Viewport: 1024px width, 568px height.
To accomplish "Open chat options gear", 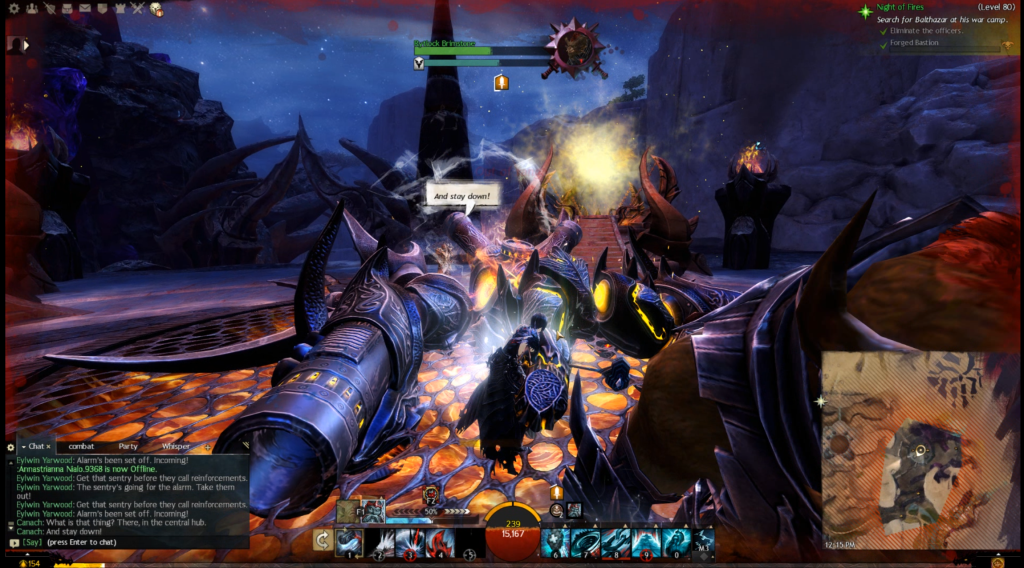I will point(11,447).
